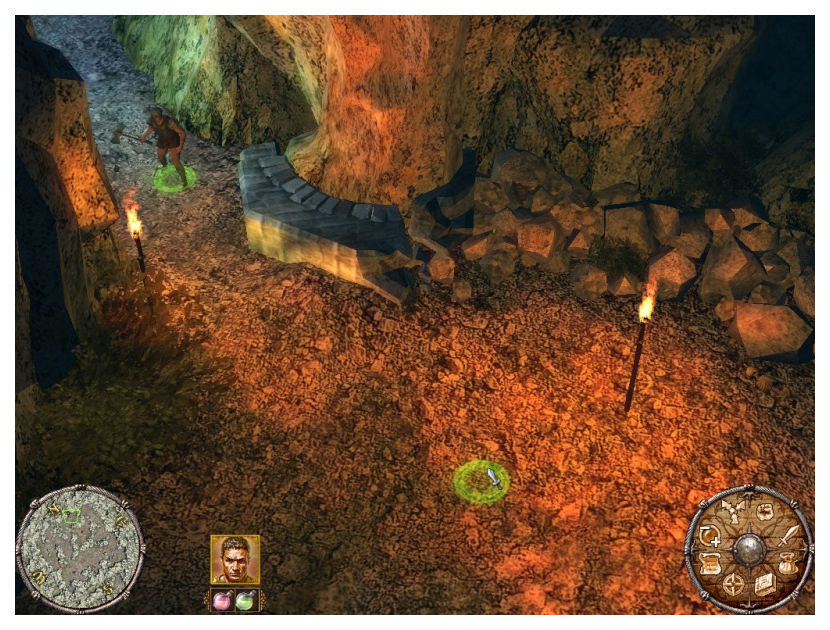Open the sword icon on the shield menu

(790, 534)
